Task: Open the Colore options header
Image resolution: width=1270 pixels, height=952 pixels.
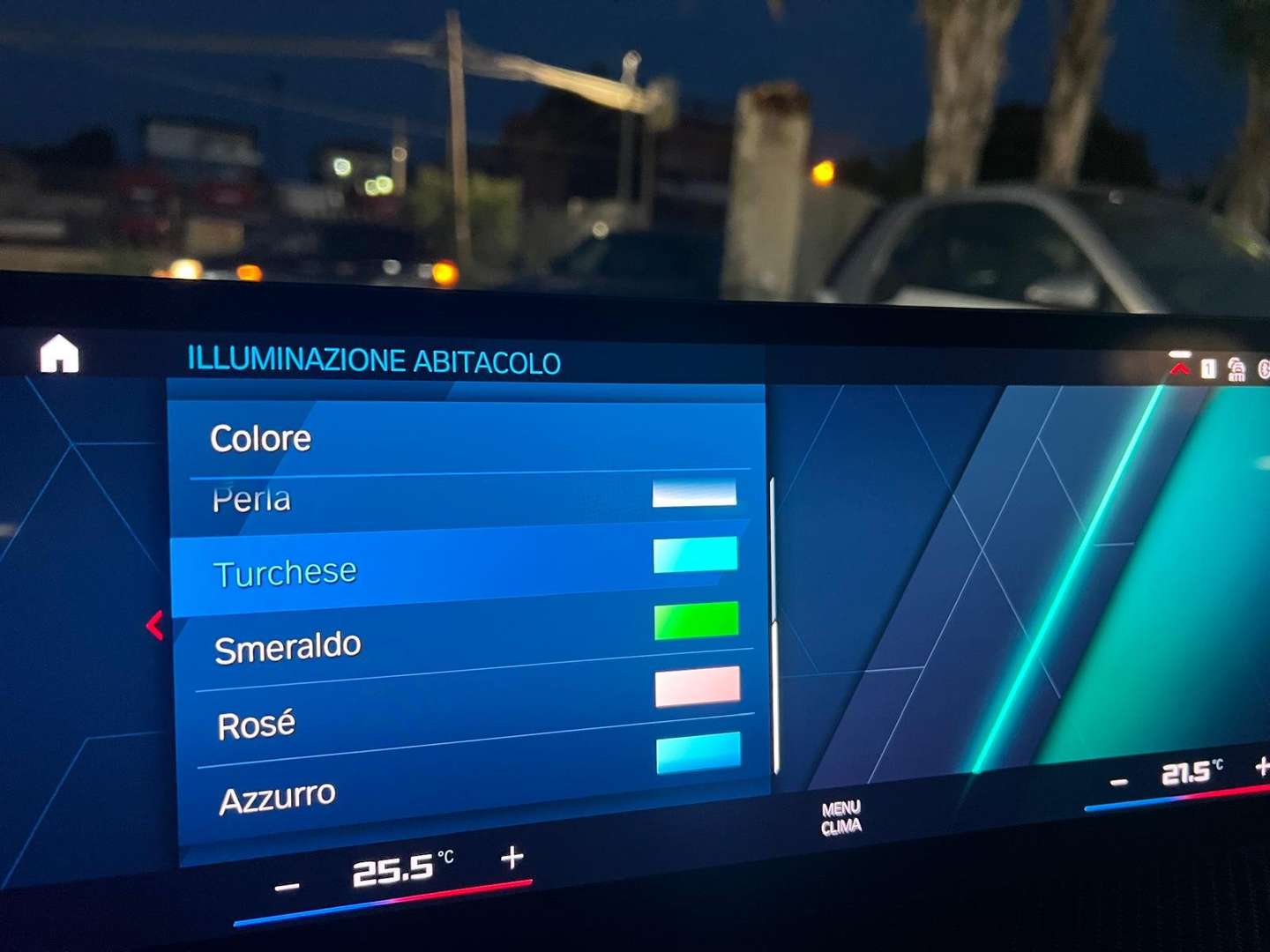Action: [x=260, y=437]
